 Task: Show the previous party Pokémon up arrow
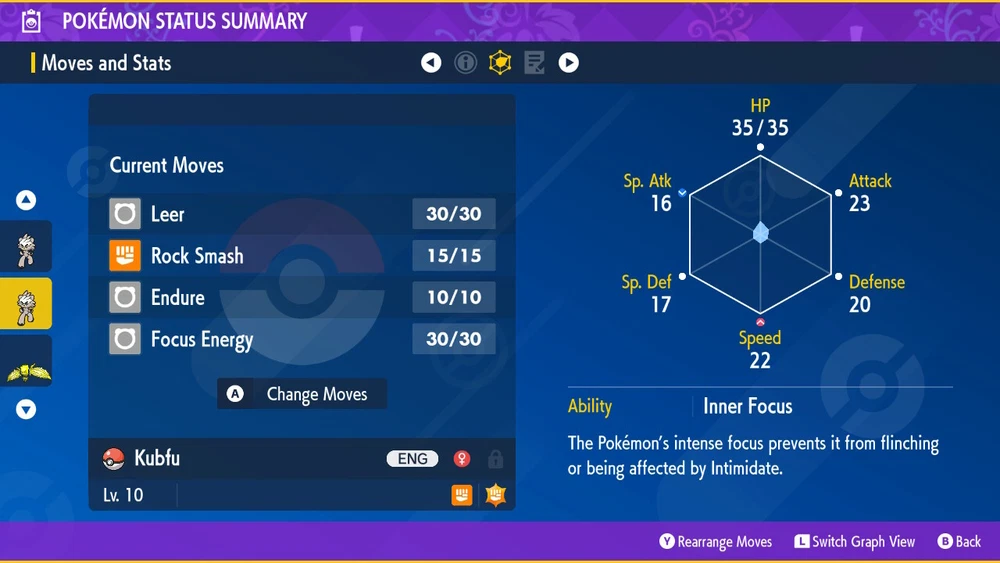pos(26,200)
